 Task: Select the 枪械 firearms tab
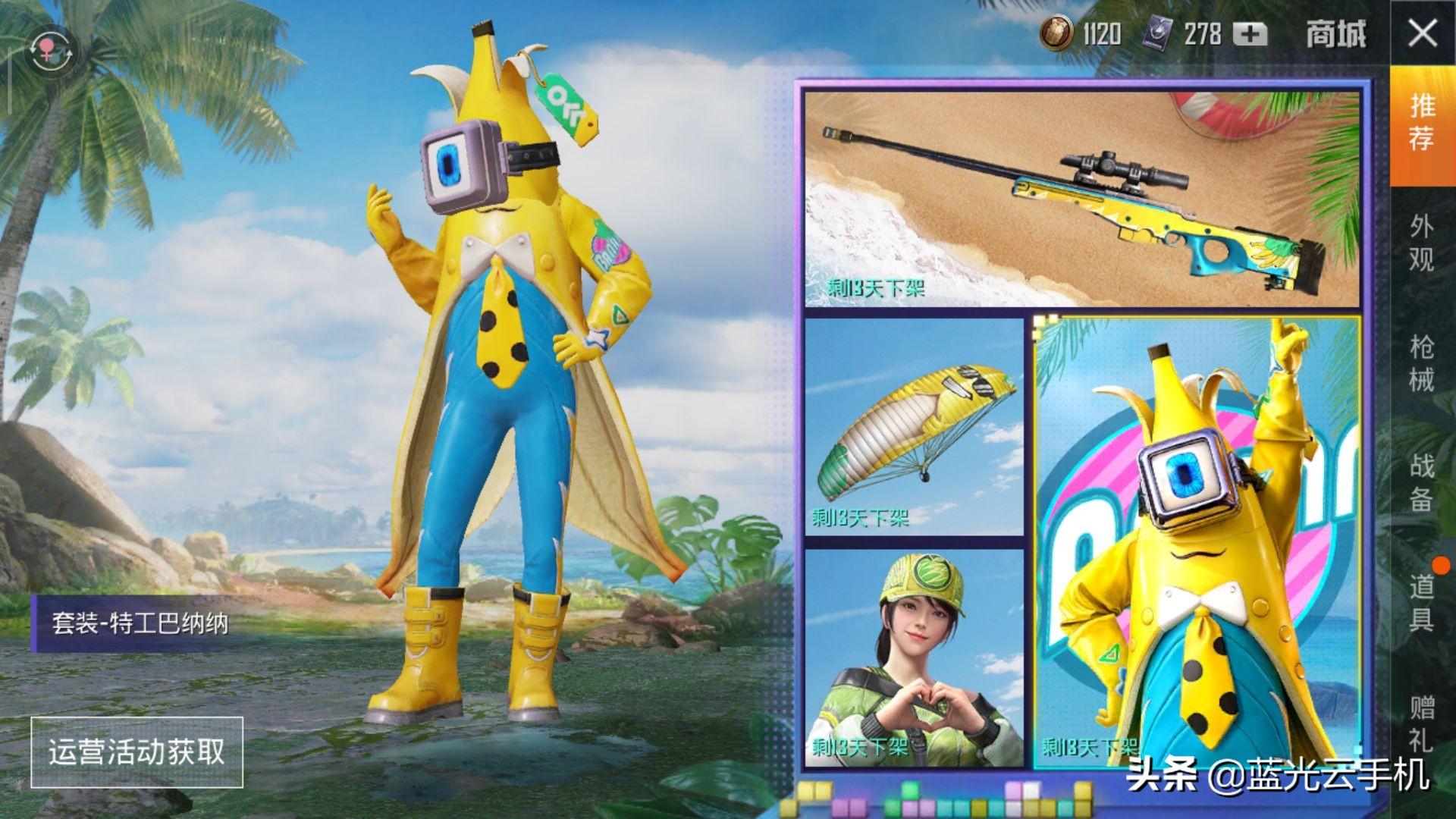coord(1422,362)
